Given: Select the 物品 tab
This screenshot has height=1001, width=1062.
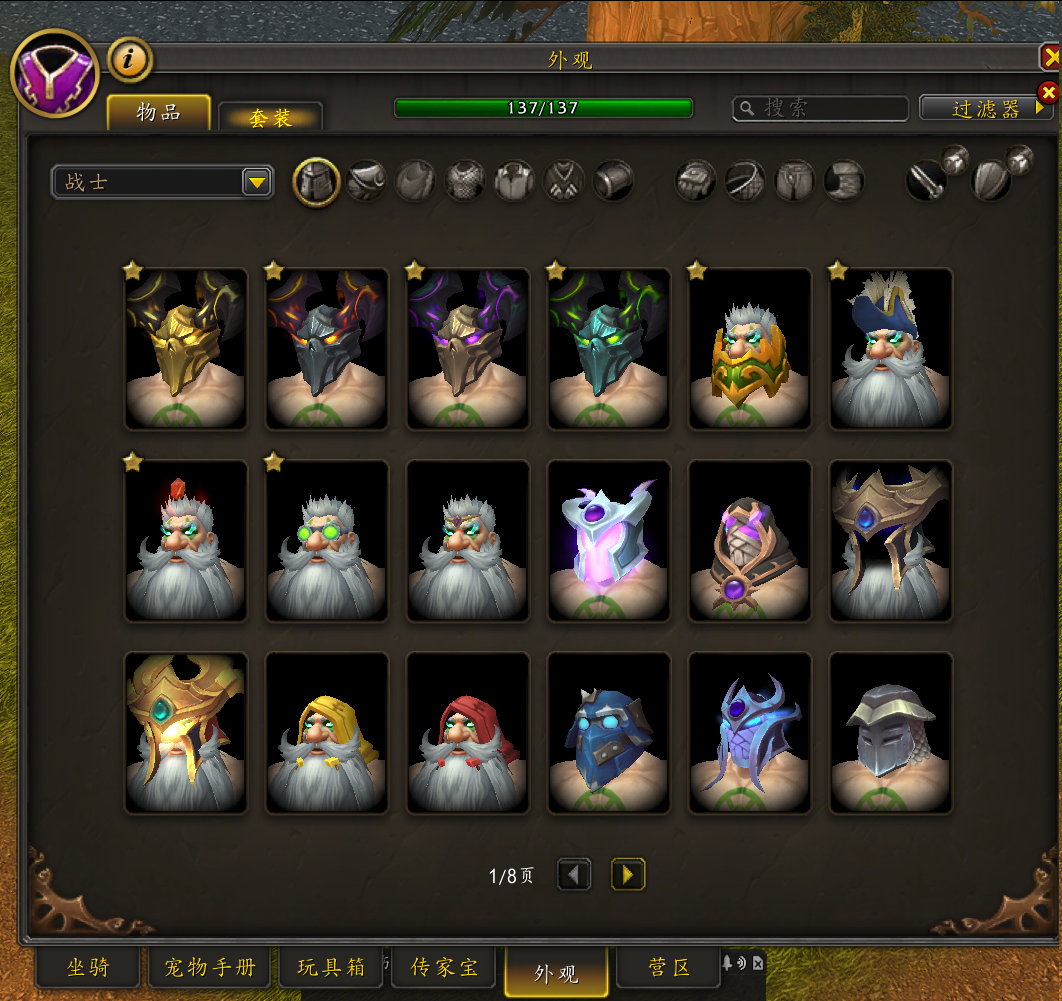Looking at the screenshot, I should [159, 112].
